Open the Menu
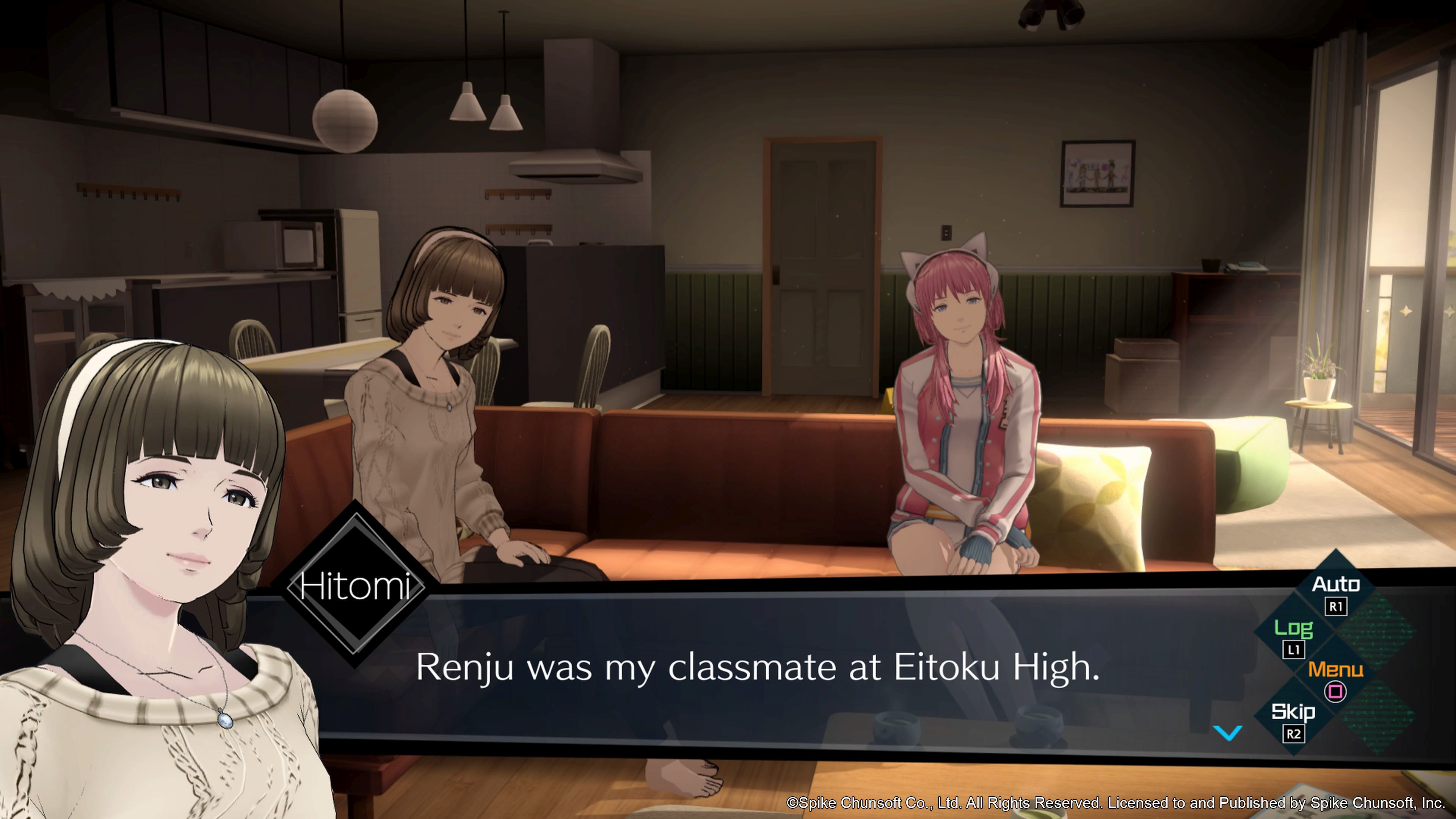 1335,678
